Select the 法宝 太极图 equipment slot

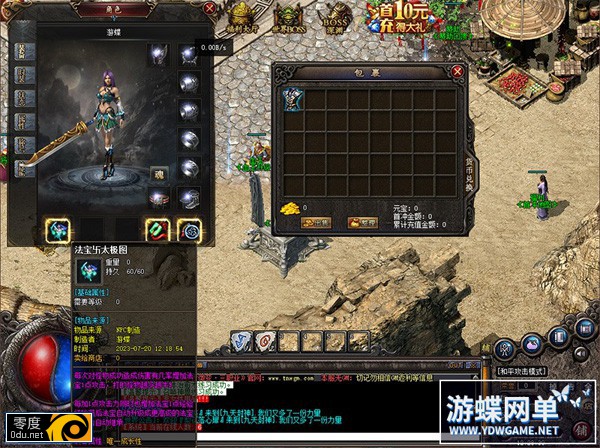coord(58,230)
